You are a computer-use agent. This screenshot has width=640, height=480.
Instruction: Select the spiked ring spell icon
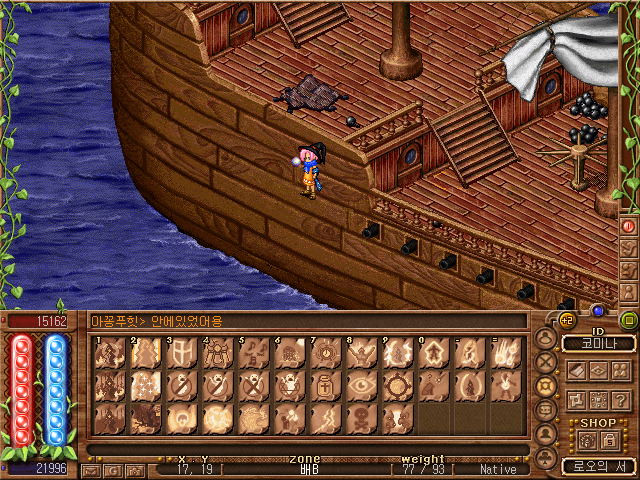click(395, 385)
